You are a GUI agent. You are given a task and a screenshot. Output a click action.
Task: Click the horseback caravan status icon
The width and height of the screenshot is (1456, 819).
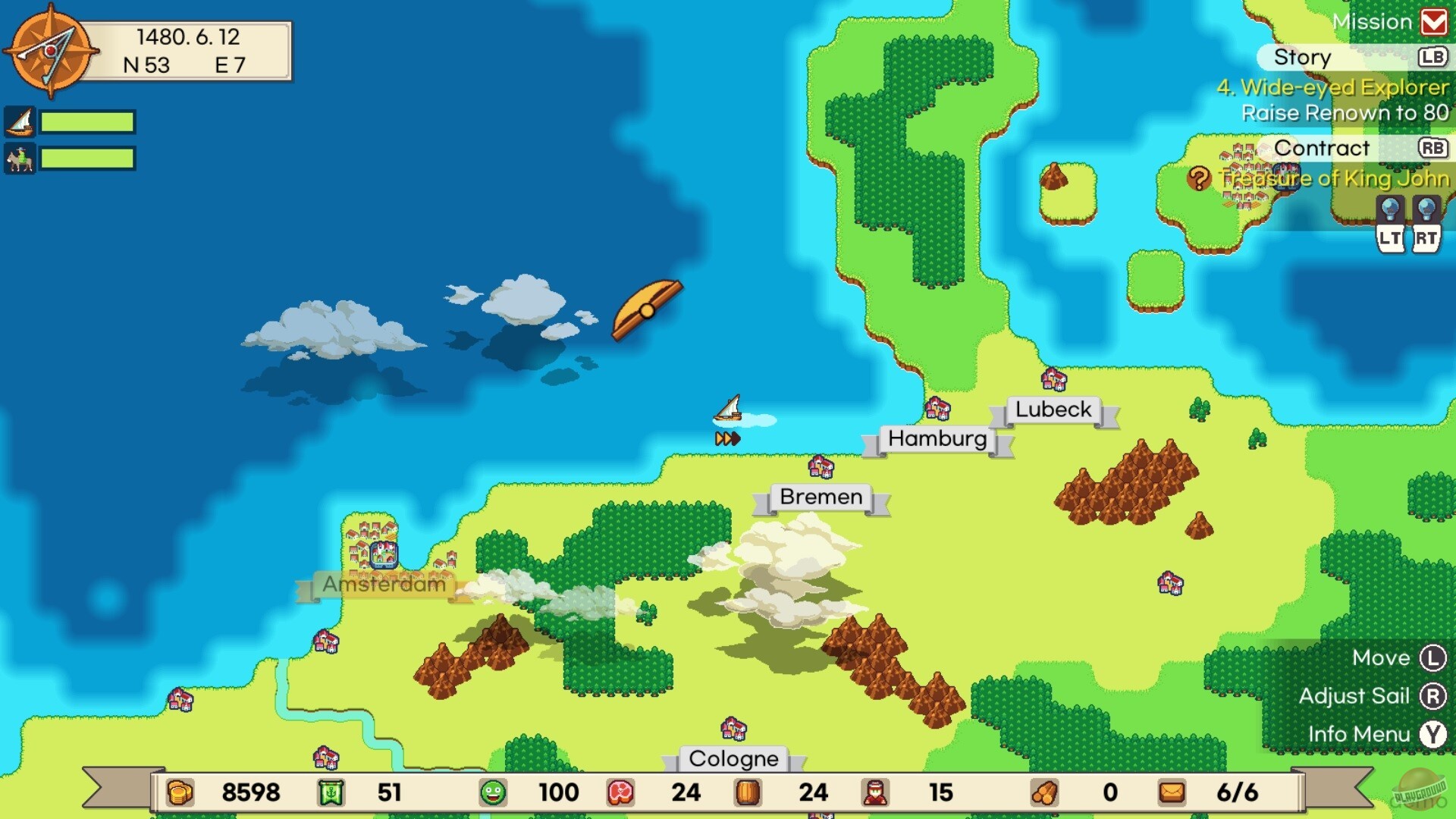coord(21,159)
